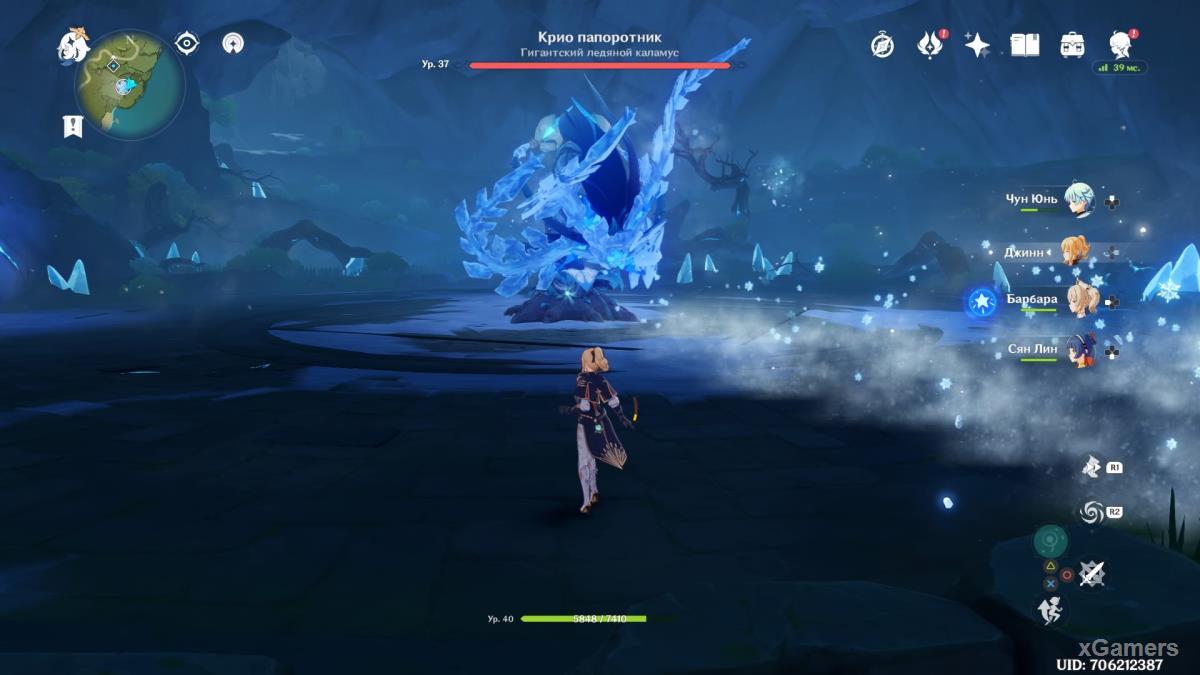
Task: Open the backpack inventory
Action: coord(1073,45)
